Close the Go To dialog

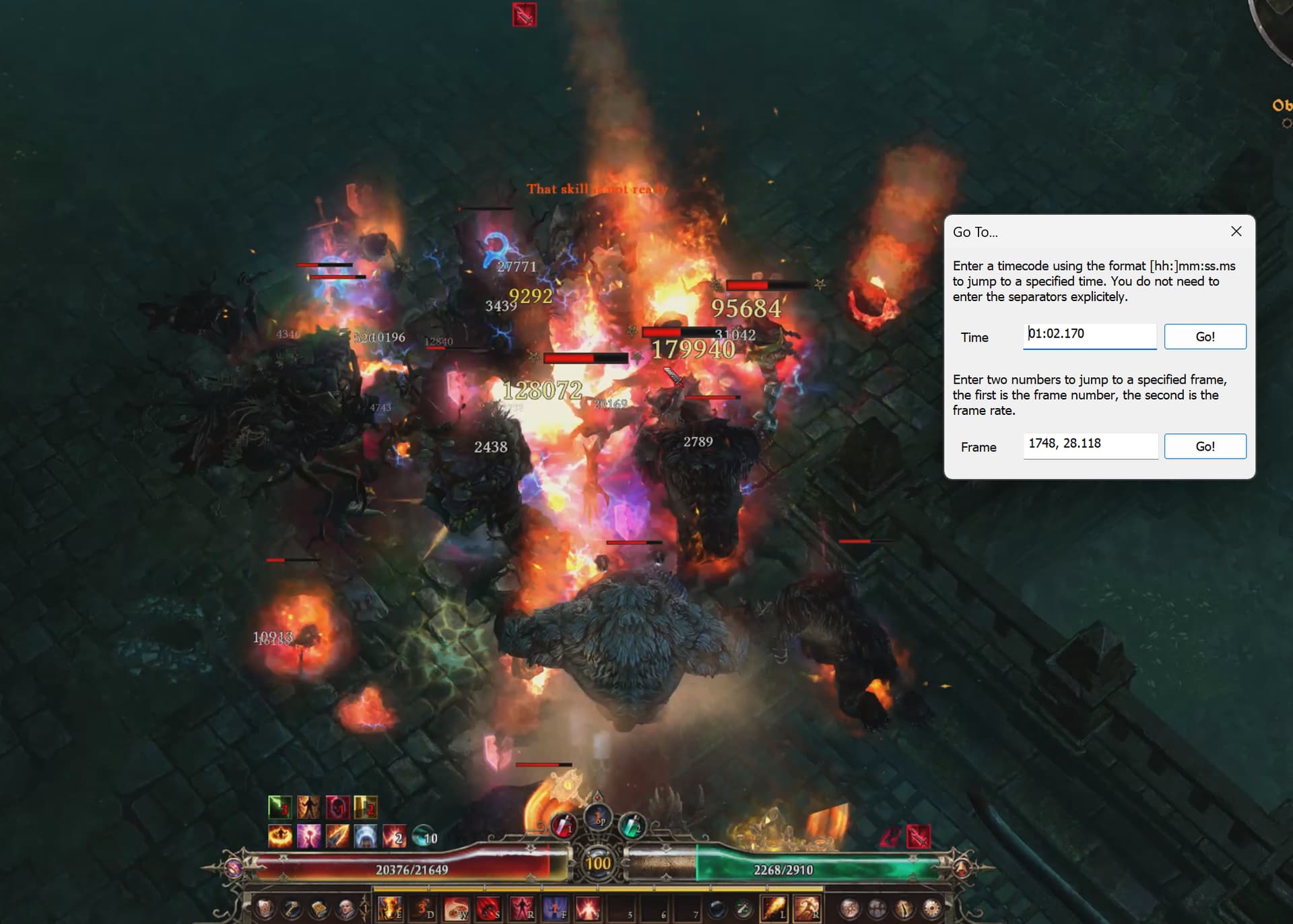[x=1236, y=232]
